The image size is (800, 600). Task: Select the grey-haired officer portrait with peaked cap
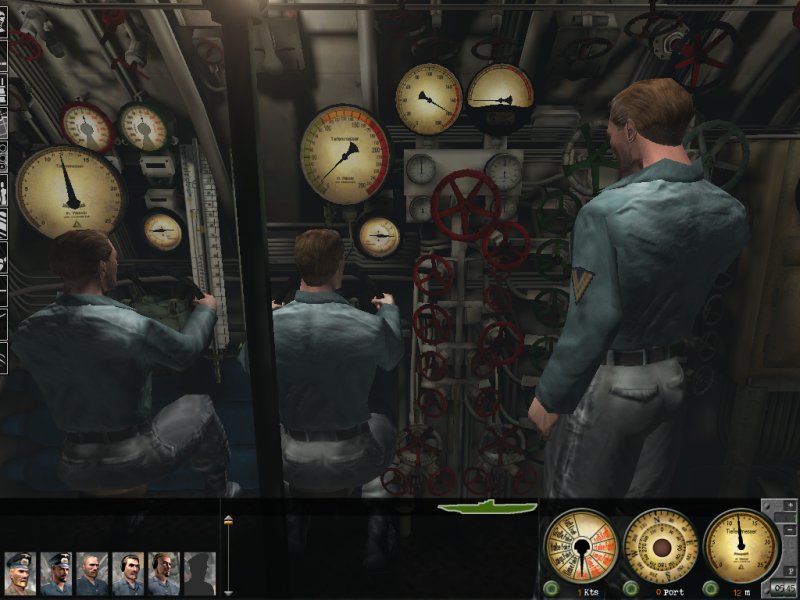[x=20, y=573]
